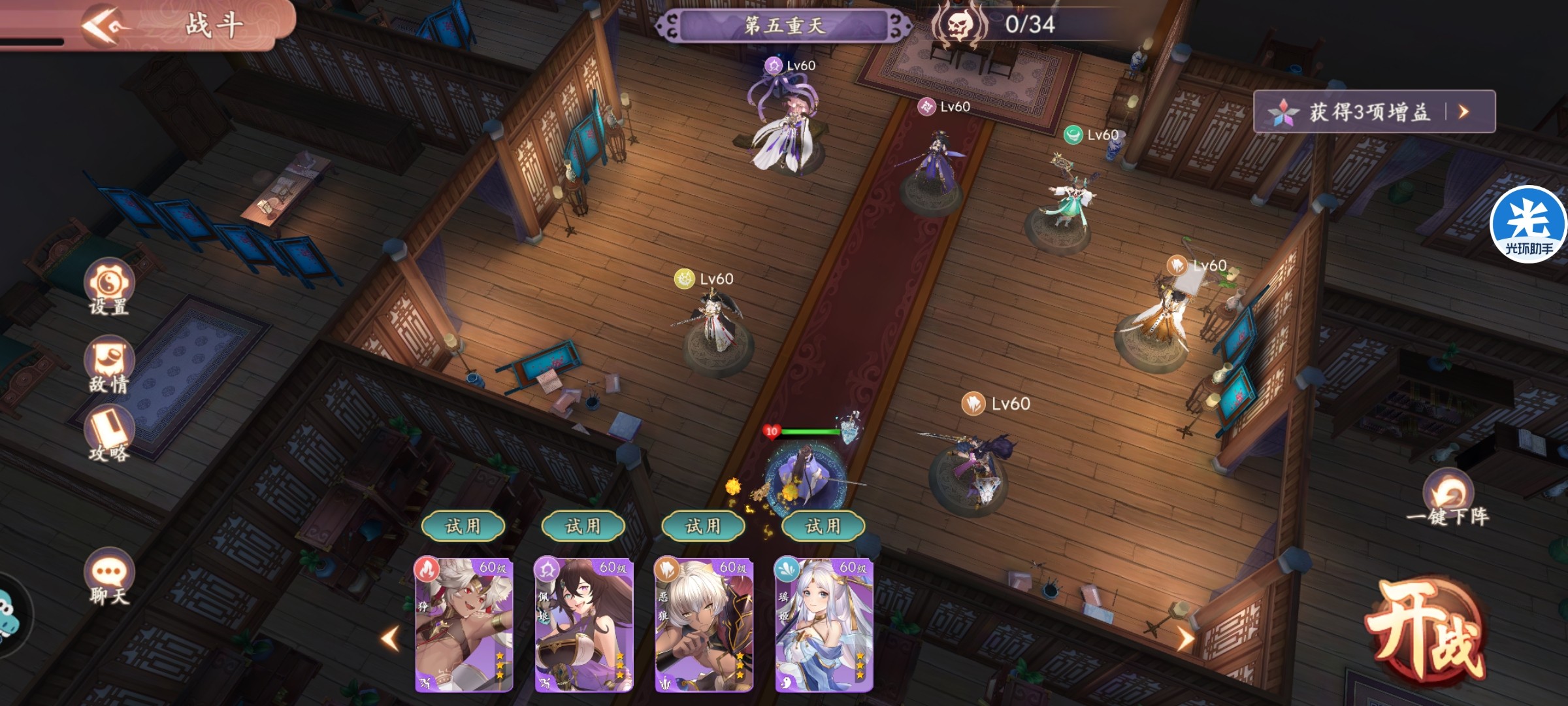Screen dimensions: 1568x706
Task: Open the 光环助手 overlay
Action: 1528,224
